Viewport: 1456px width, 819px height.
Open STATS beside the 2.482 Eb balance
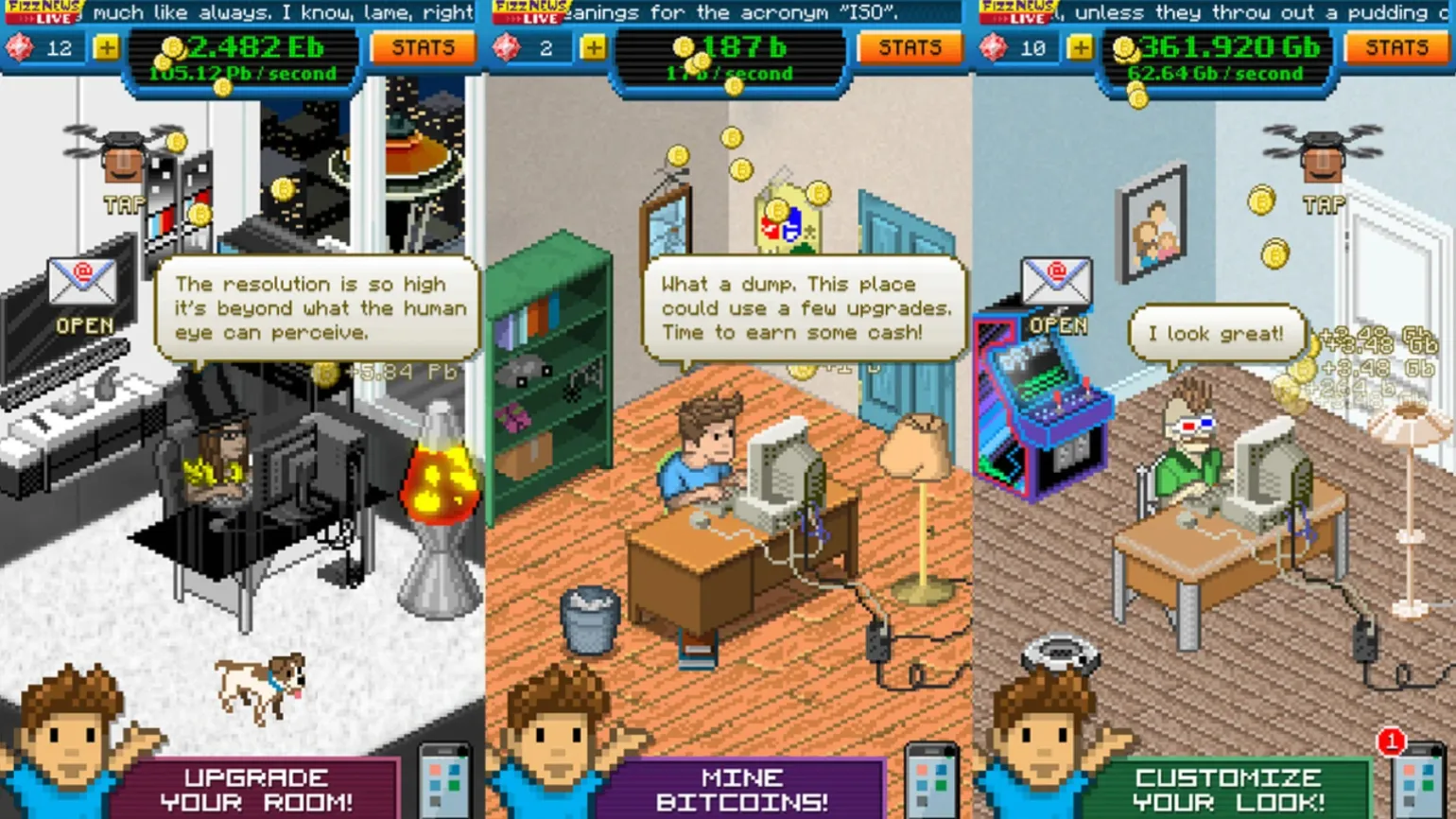(423, 47)
